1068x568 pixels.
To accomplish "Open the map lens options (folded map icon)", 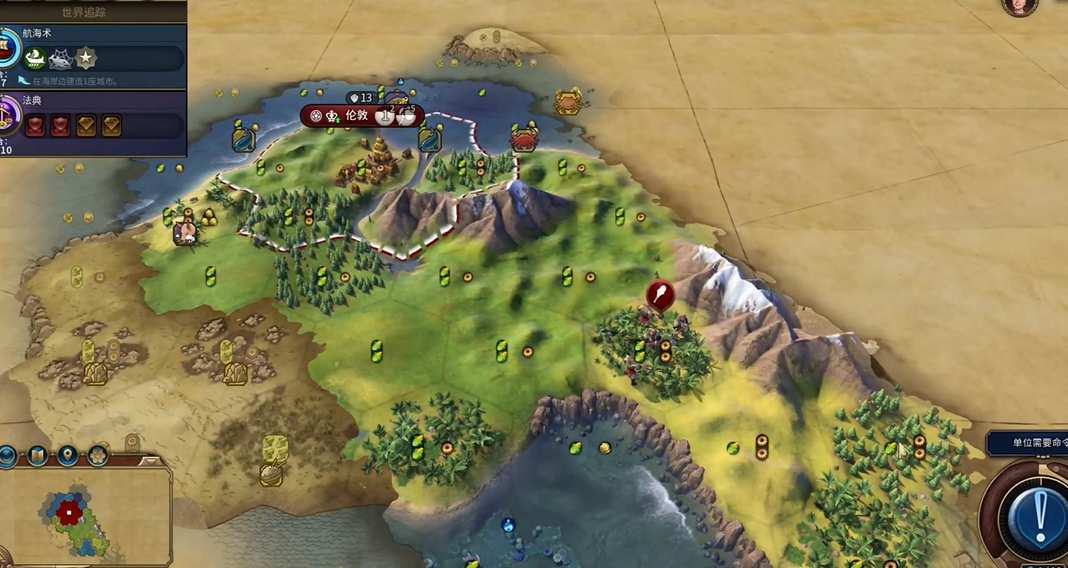I will coord(38,456).
